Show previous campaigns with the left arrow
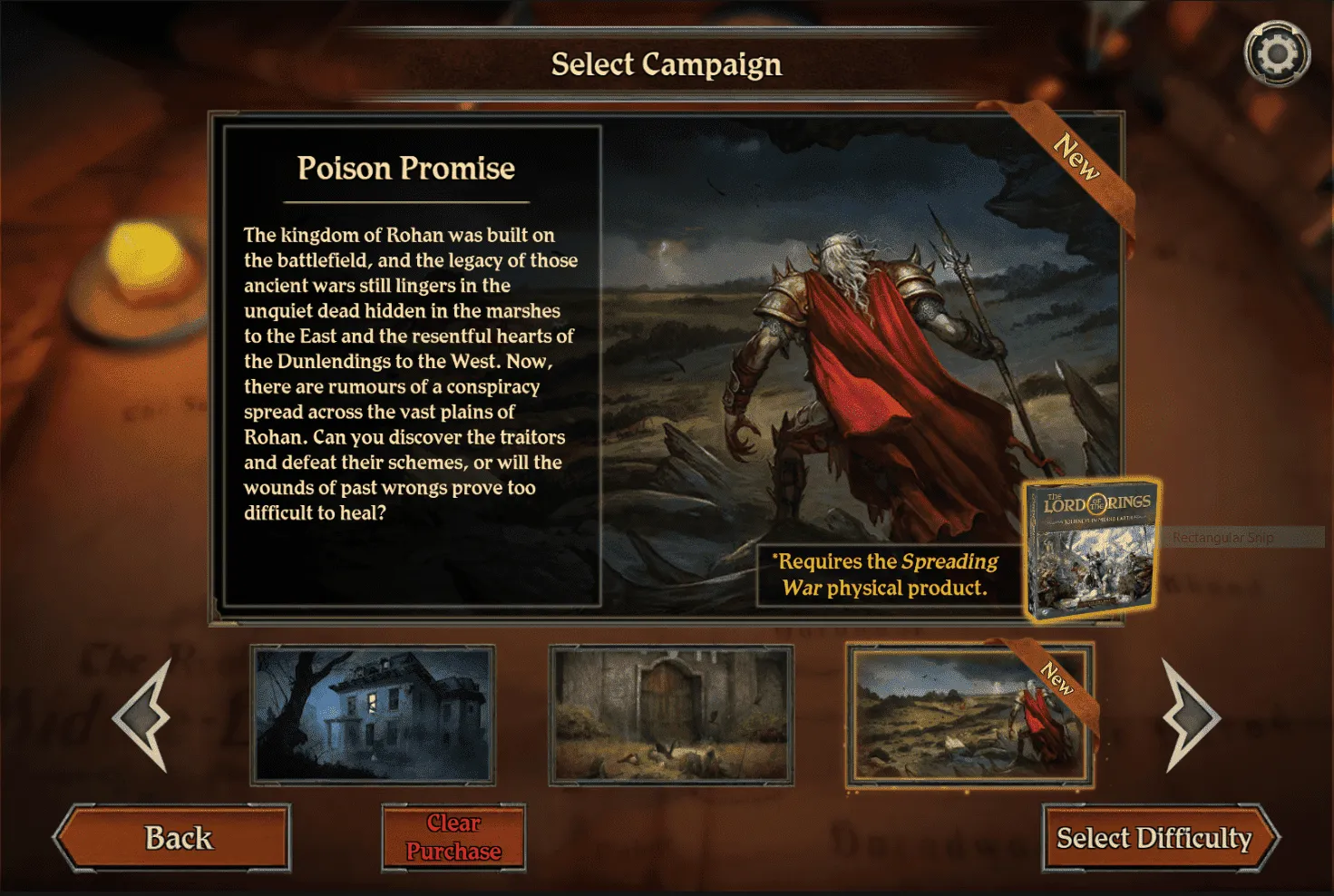 pyautogui.click(x=144, y=716)
